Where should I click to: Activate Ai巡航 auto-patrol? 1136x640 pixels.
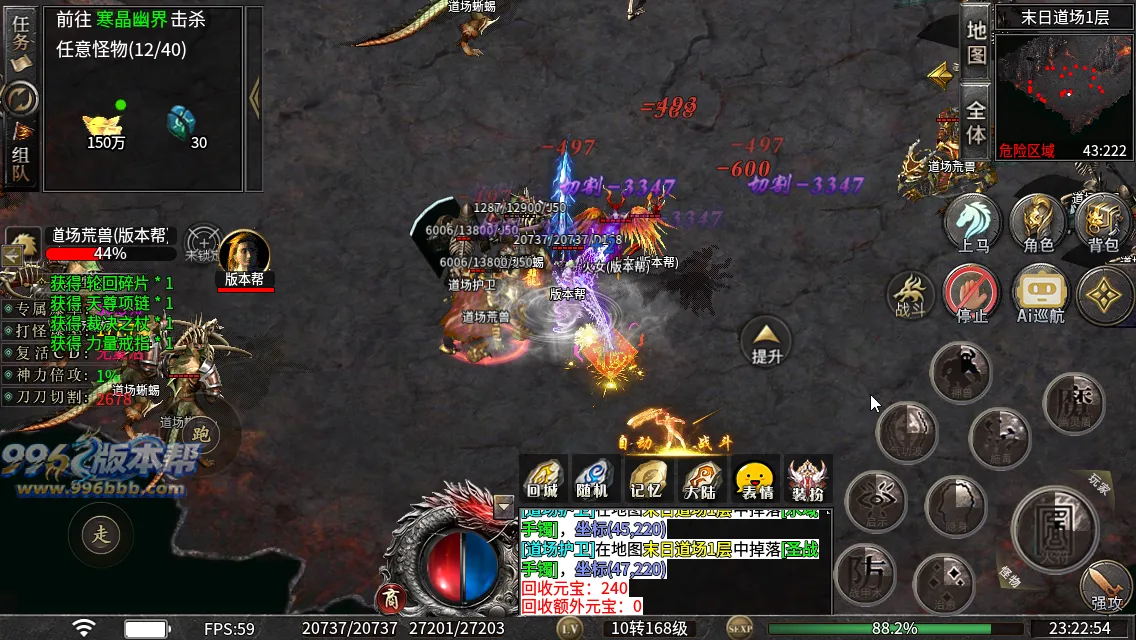pyautogui.click(x=1040, y=296)
